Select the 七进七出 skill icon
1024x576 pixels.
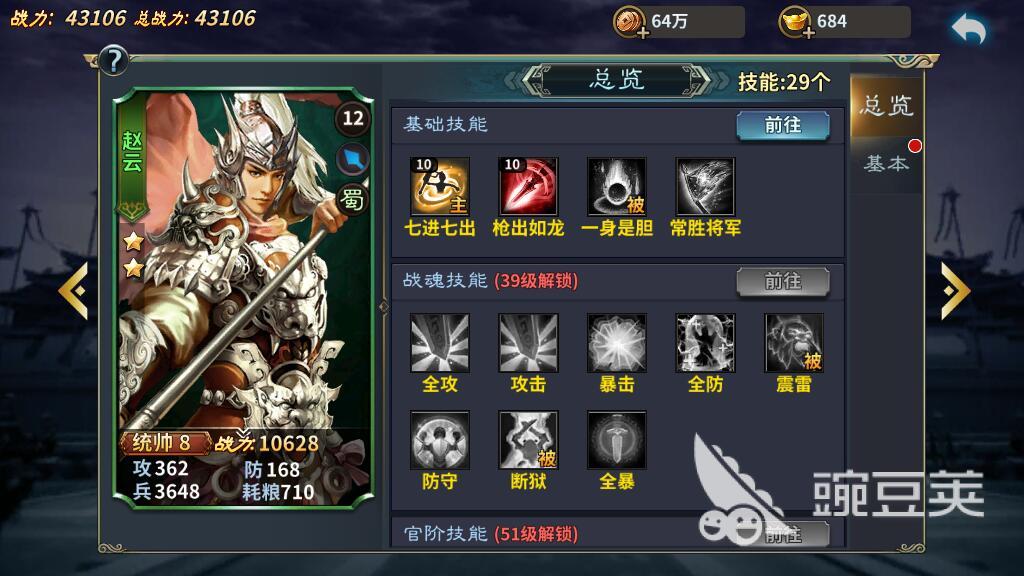point(439,186)
